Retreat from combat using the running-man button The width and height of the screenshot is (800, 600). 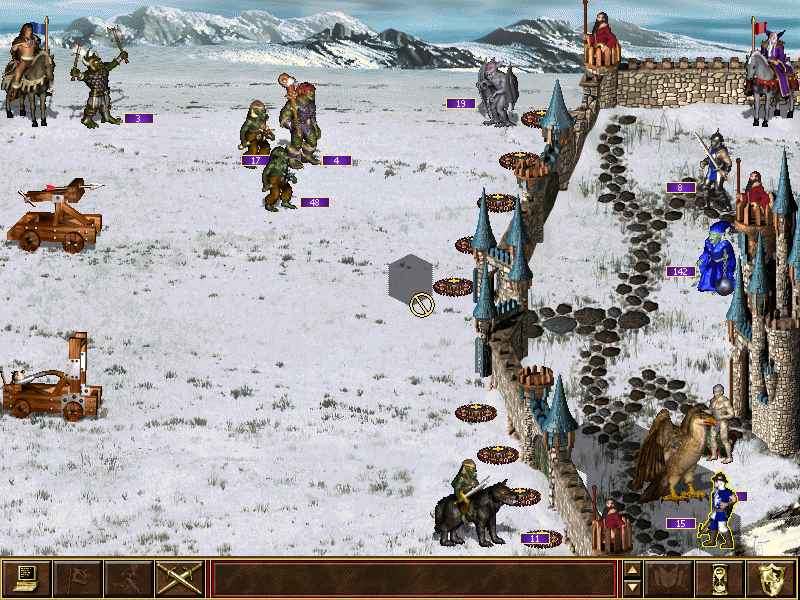[x=129, y=578]
